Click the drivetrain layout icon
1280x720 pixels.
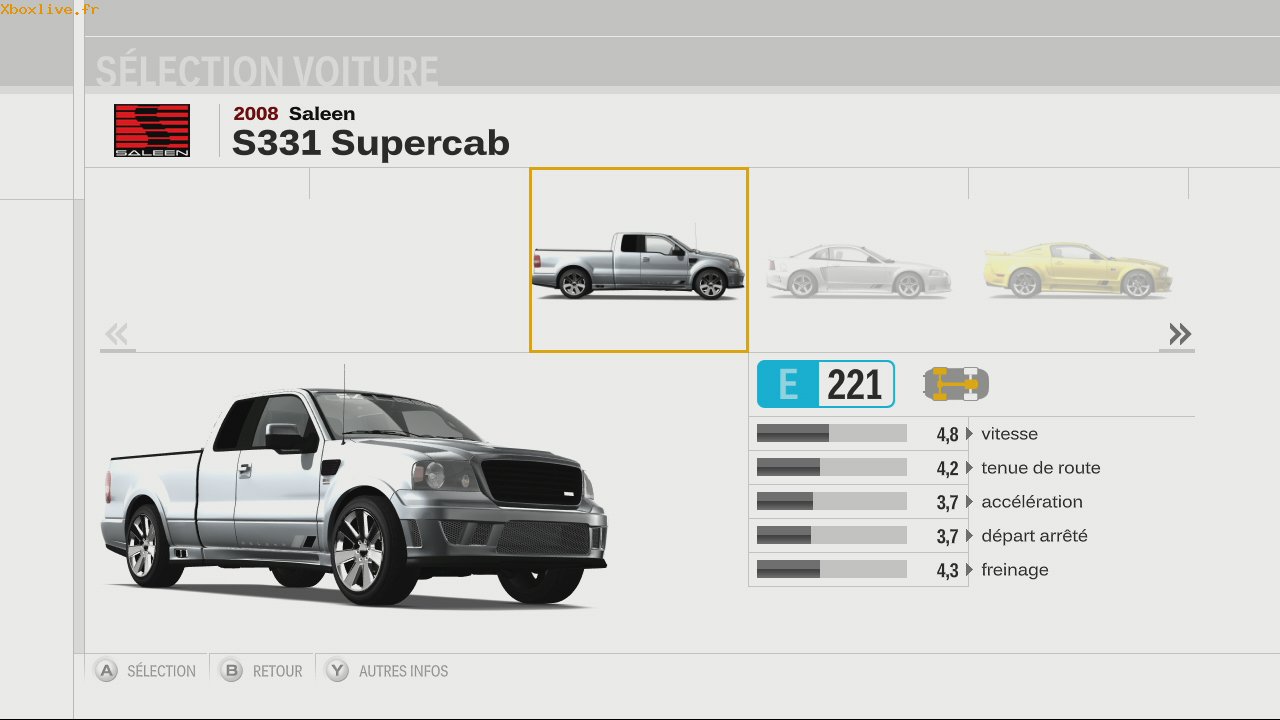tap(955, 384)
